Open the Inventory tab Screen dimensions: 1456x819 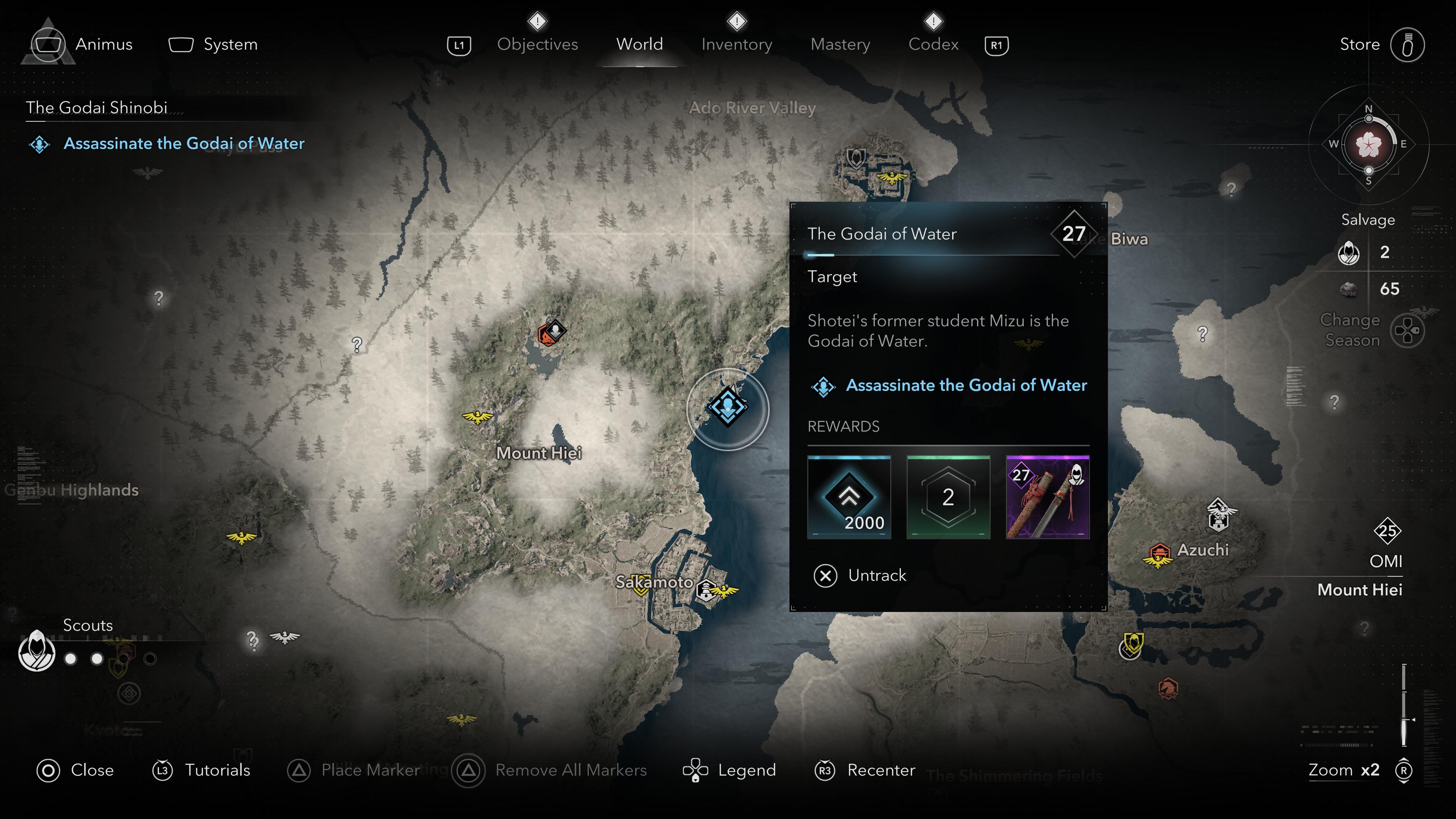click(736, 44)
